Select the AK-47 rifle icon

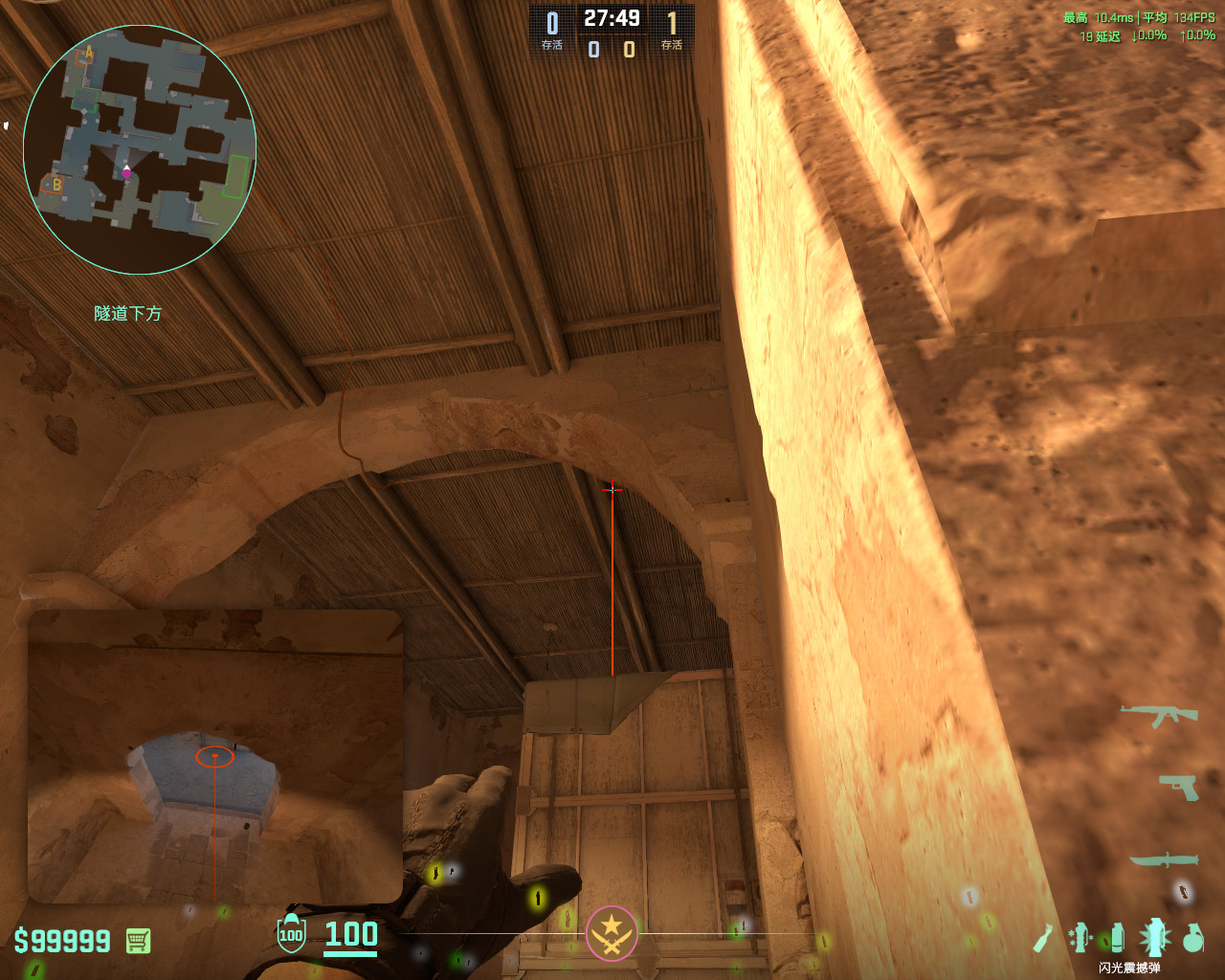(x=1159, y=715)
